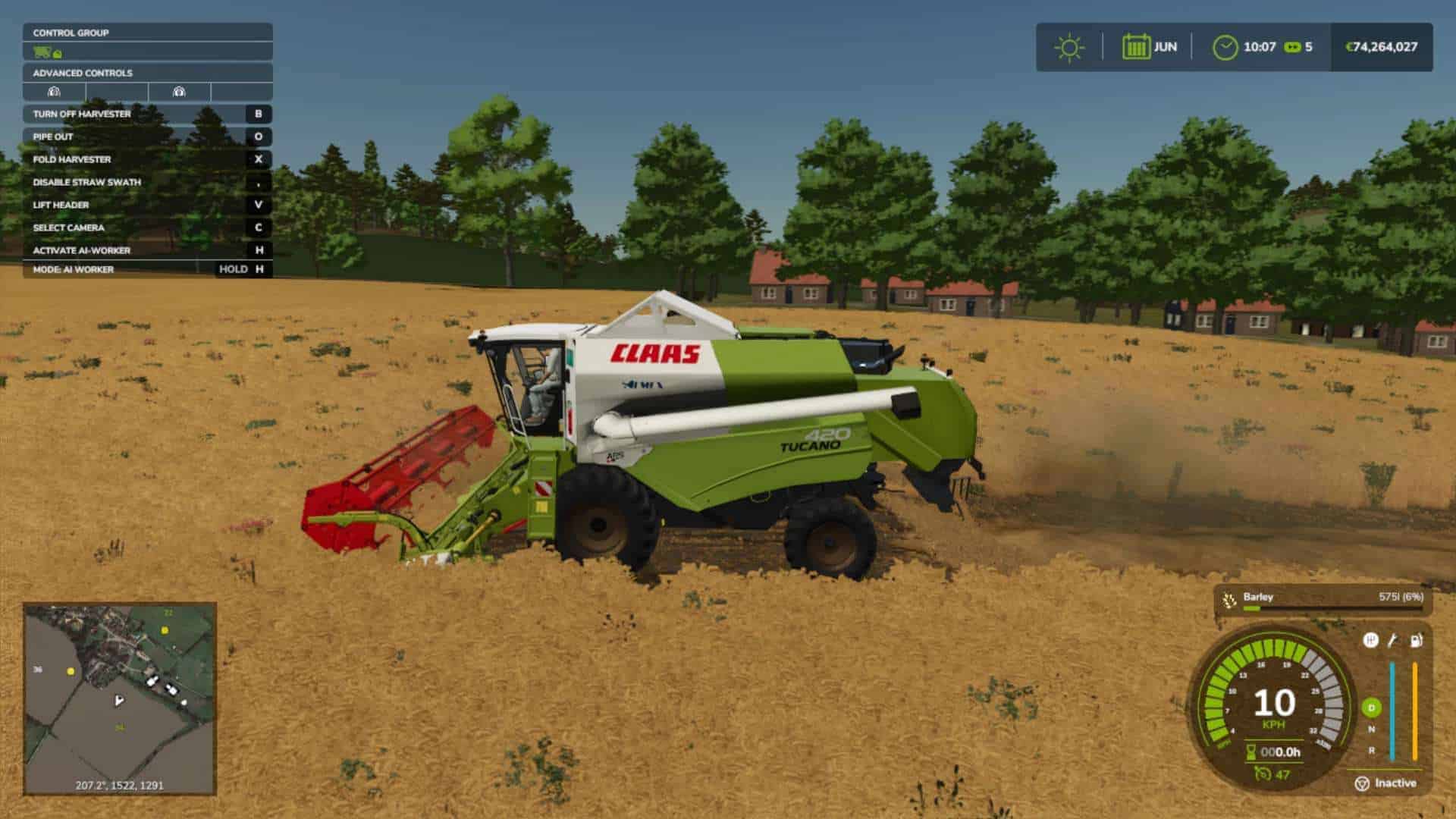Click the minimap in the corner
This screenshot has height=819, width=1456.
pos(120,698)
